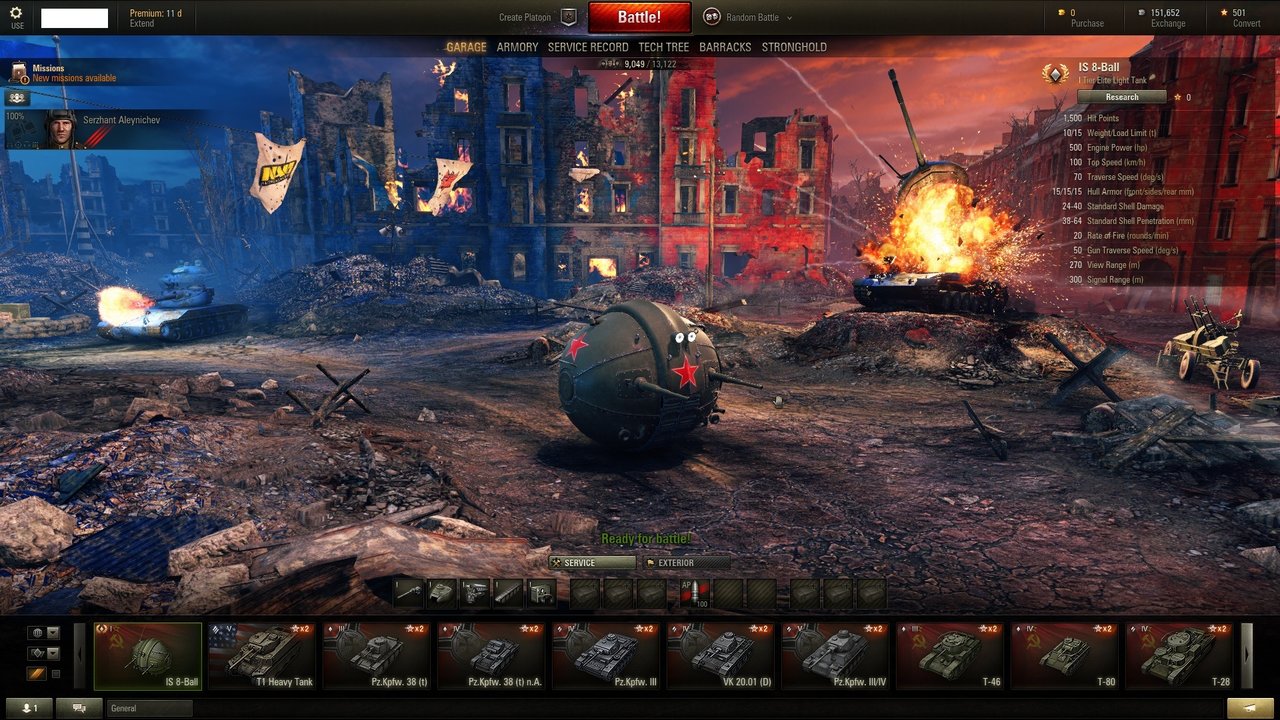This screenshot has width=1280, height=720.
Task: Start the match with the Battle! button
Action: tap(639, 17)
